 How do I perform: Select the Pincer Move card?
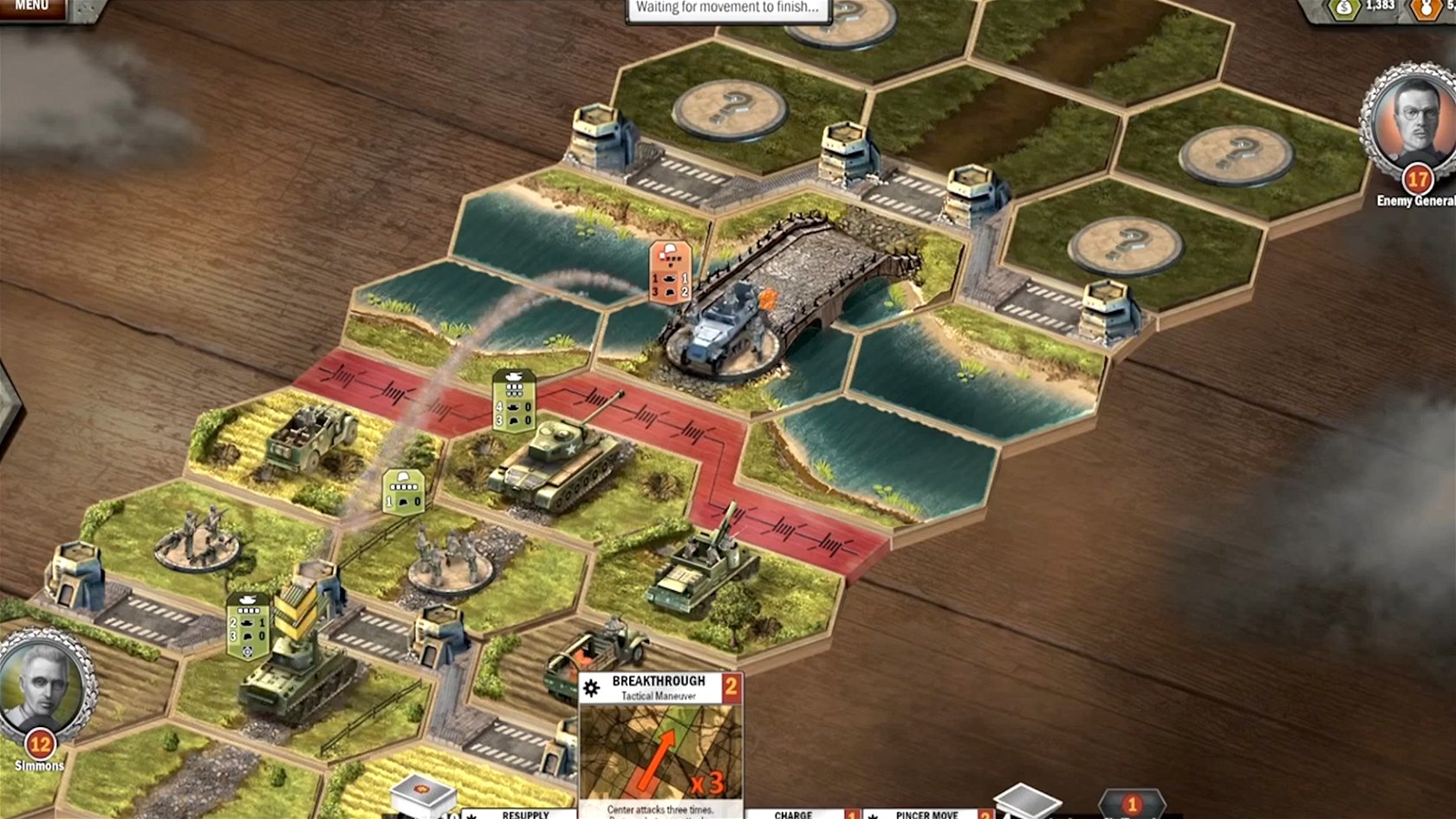tap(926, 813)
